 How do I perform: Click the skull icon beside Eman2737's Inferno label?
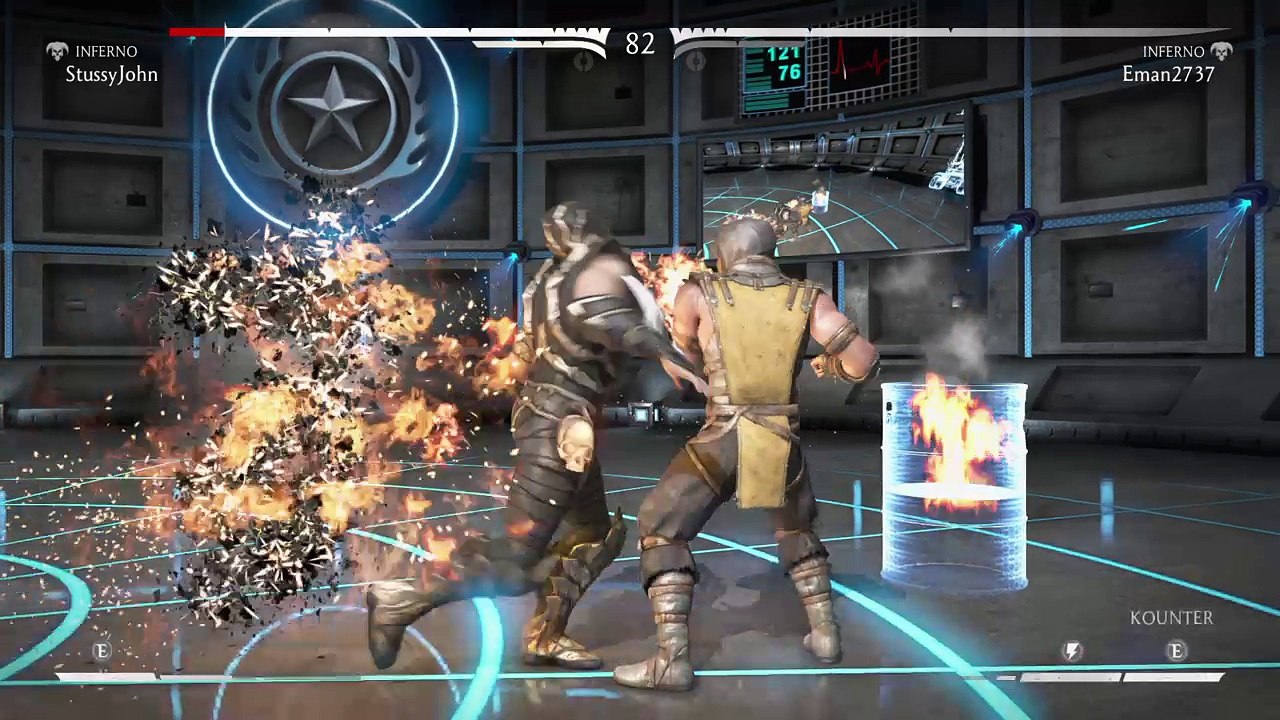(x=1220, y=51)
